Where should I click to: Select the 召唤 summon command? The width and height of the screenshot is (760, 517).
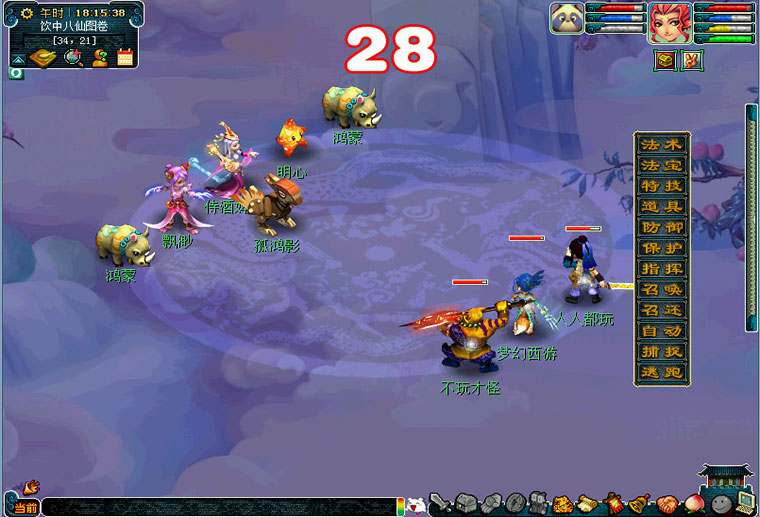(x=661, y=289)
